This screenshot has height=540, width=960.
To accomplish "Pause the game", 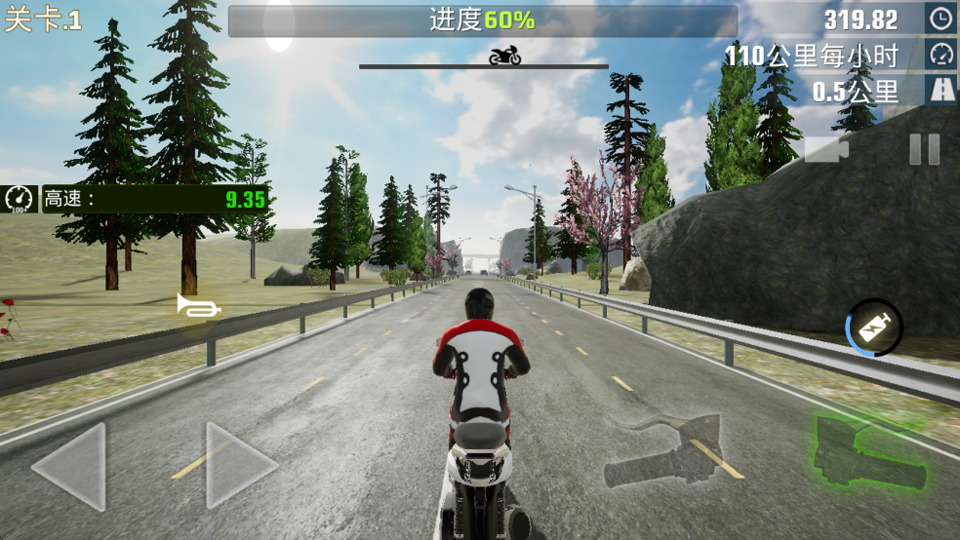I will [x=924, y=150].
